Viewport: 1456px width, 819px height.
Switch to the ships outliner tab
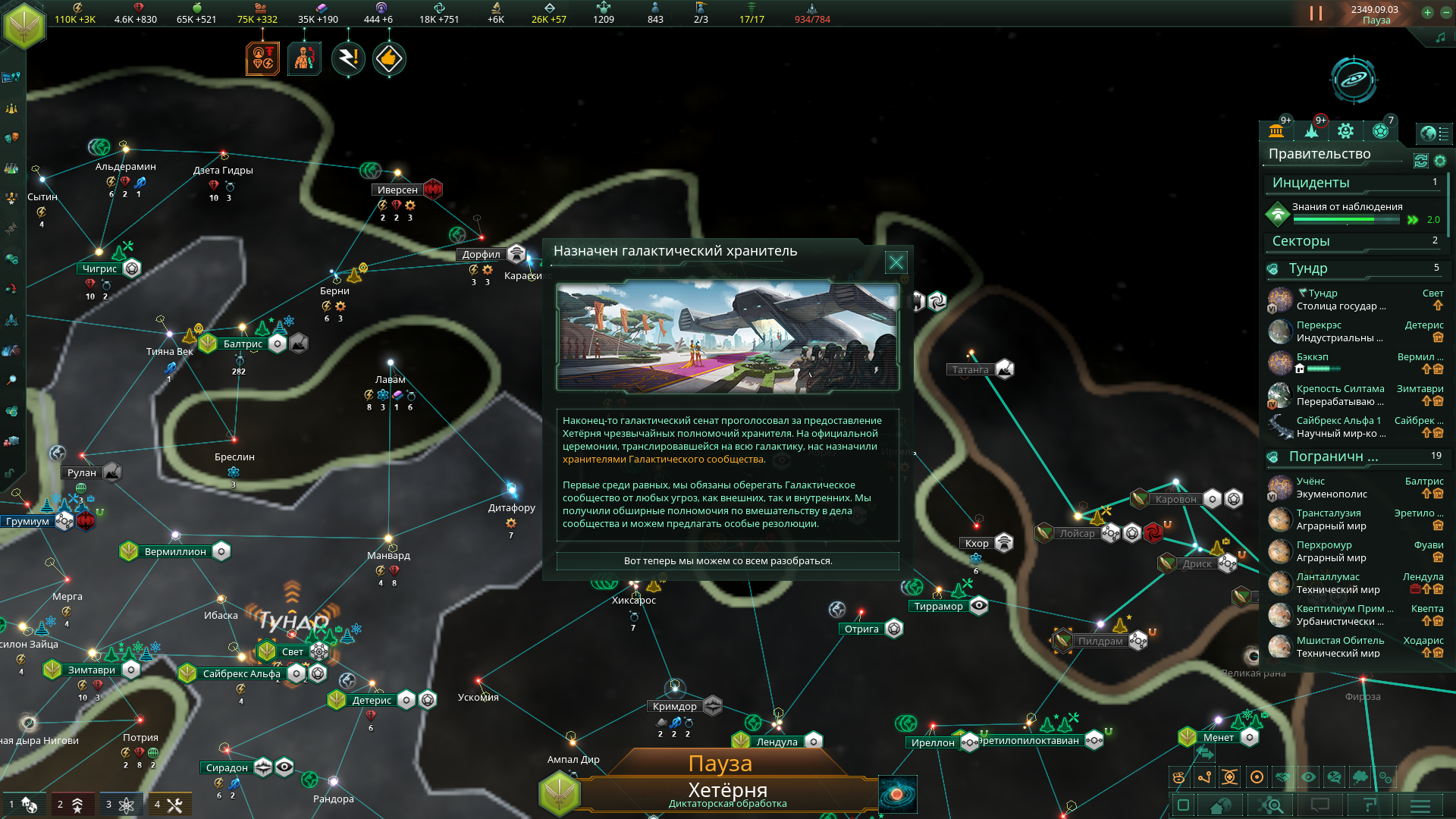tap(1311, 131)
